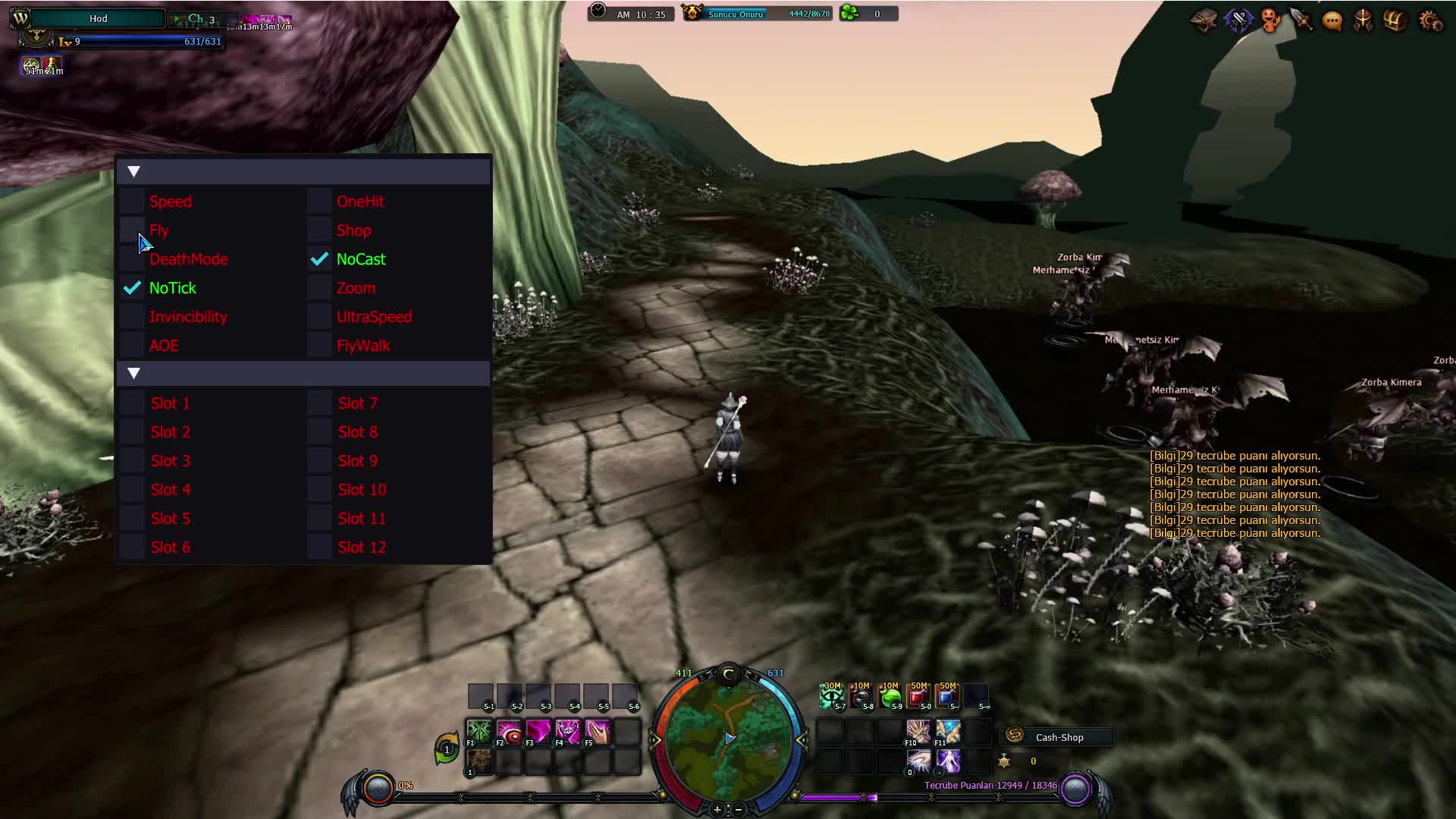Uncheck the NoTick option
The width and height of the screenshot is (1456, 819).
pos(133,288)
